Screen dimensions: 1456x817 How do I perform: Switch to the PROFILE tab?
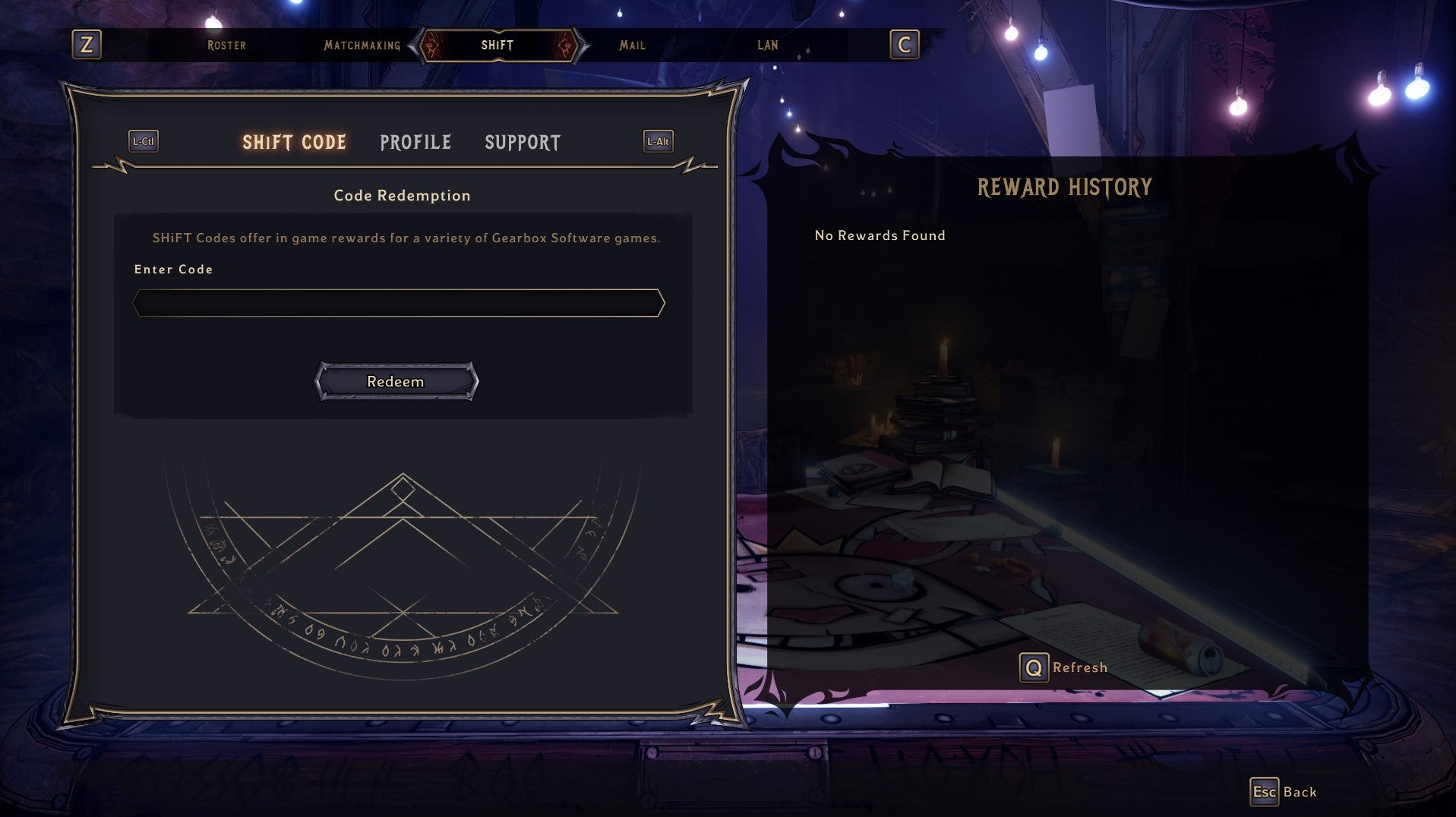pos(415,142)
